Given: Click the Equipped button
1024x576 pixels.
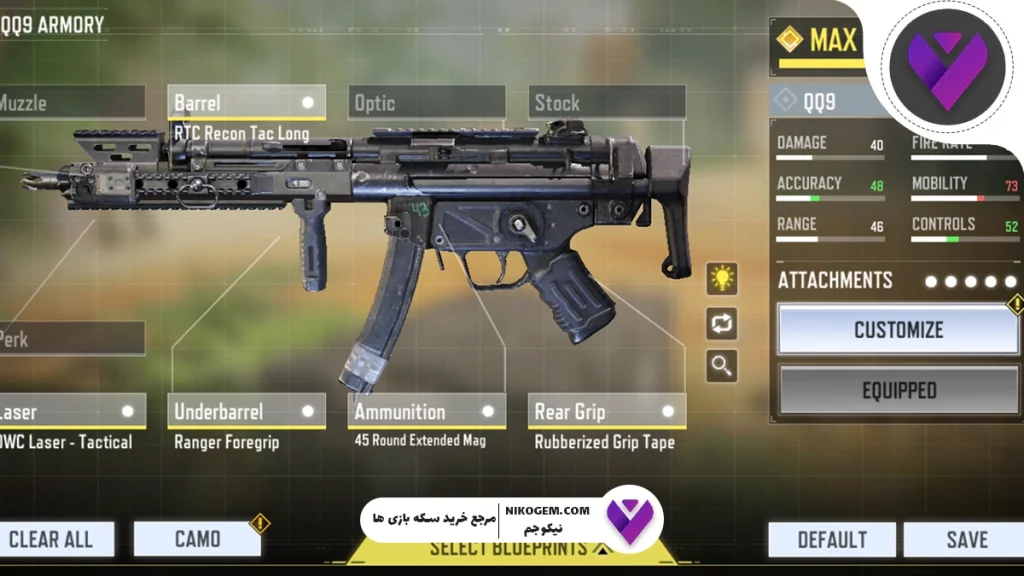Looking at the screenshot, I should pos(898,390).
